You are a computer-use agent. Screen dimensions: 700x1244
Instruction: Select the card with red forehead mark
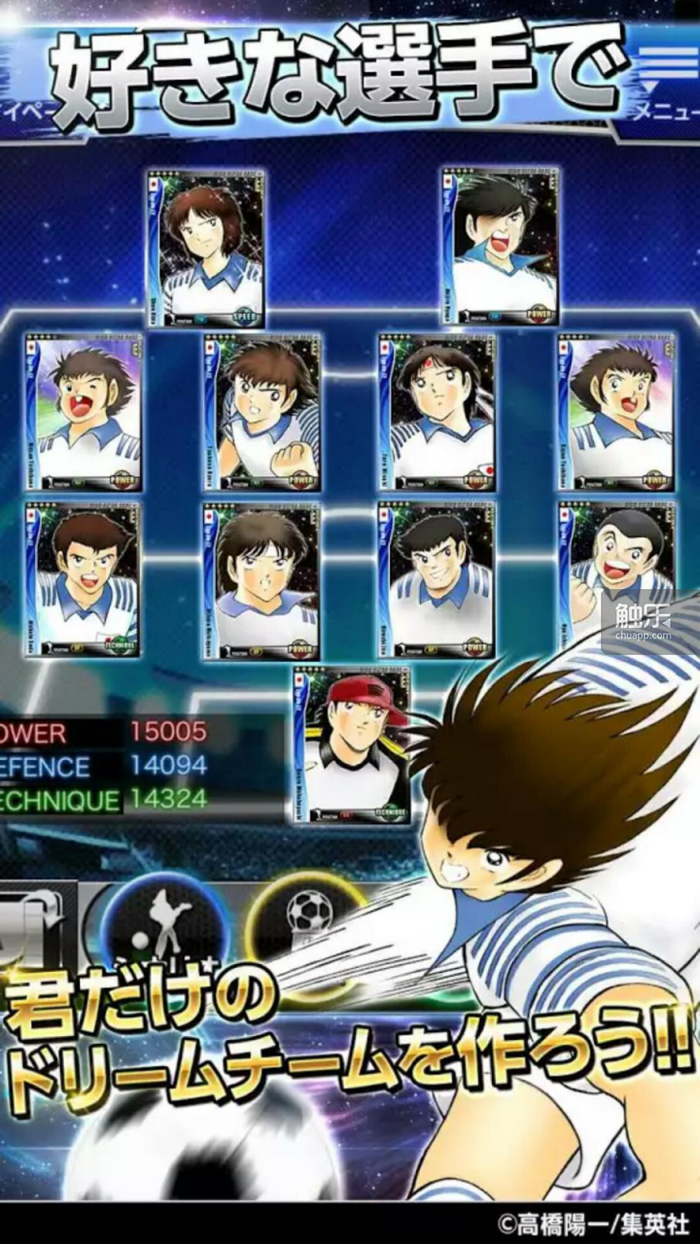pos(438,412)
